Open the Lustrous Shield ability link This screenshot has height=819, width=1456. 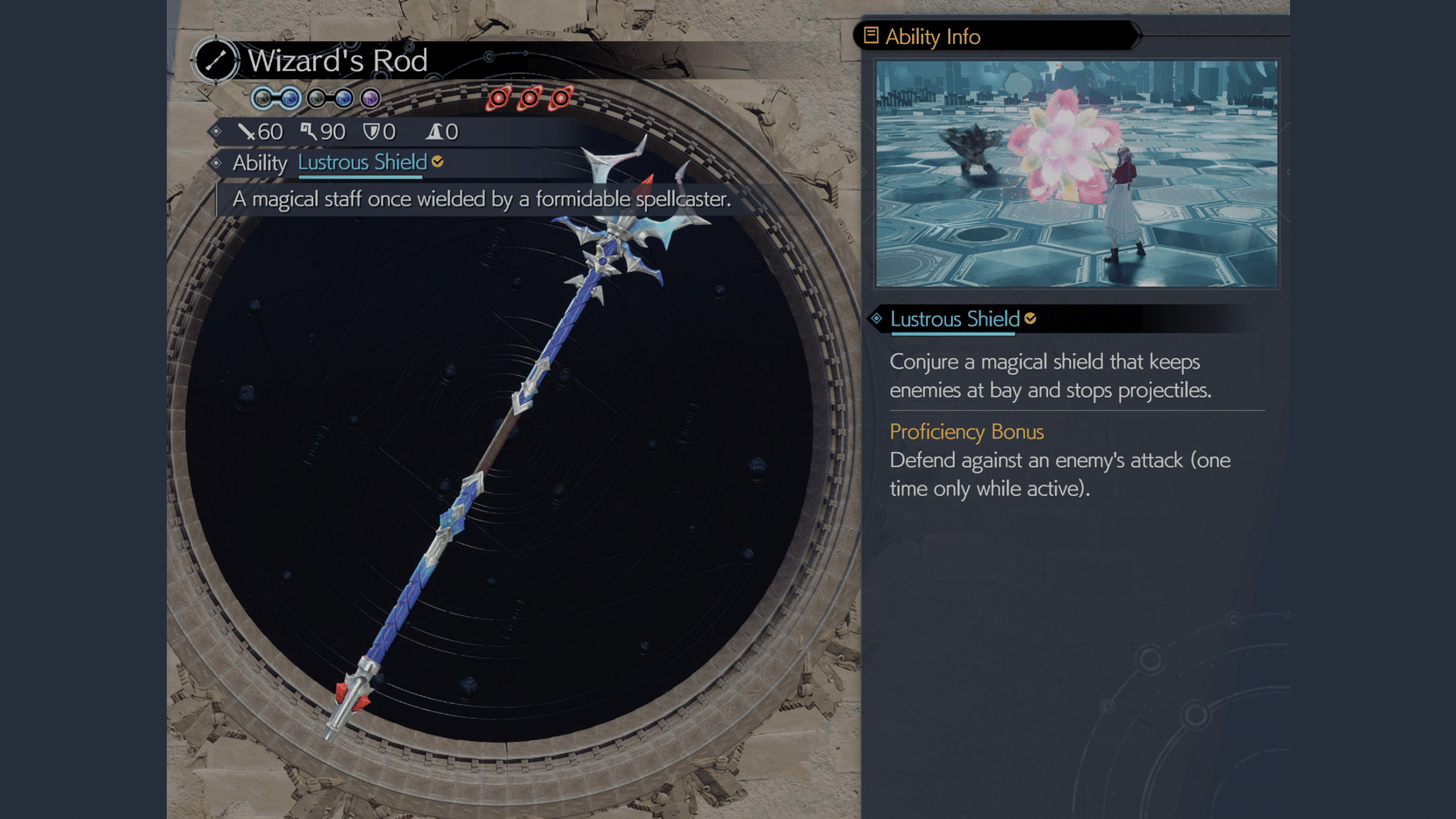[362, 162]
